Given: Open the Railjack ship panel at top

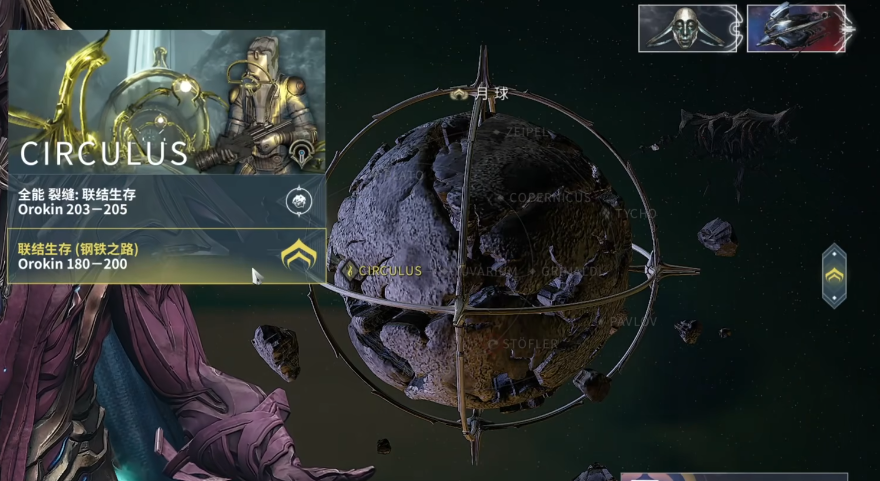Looking at the screenshot, I should click(795, 28).
